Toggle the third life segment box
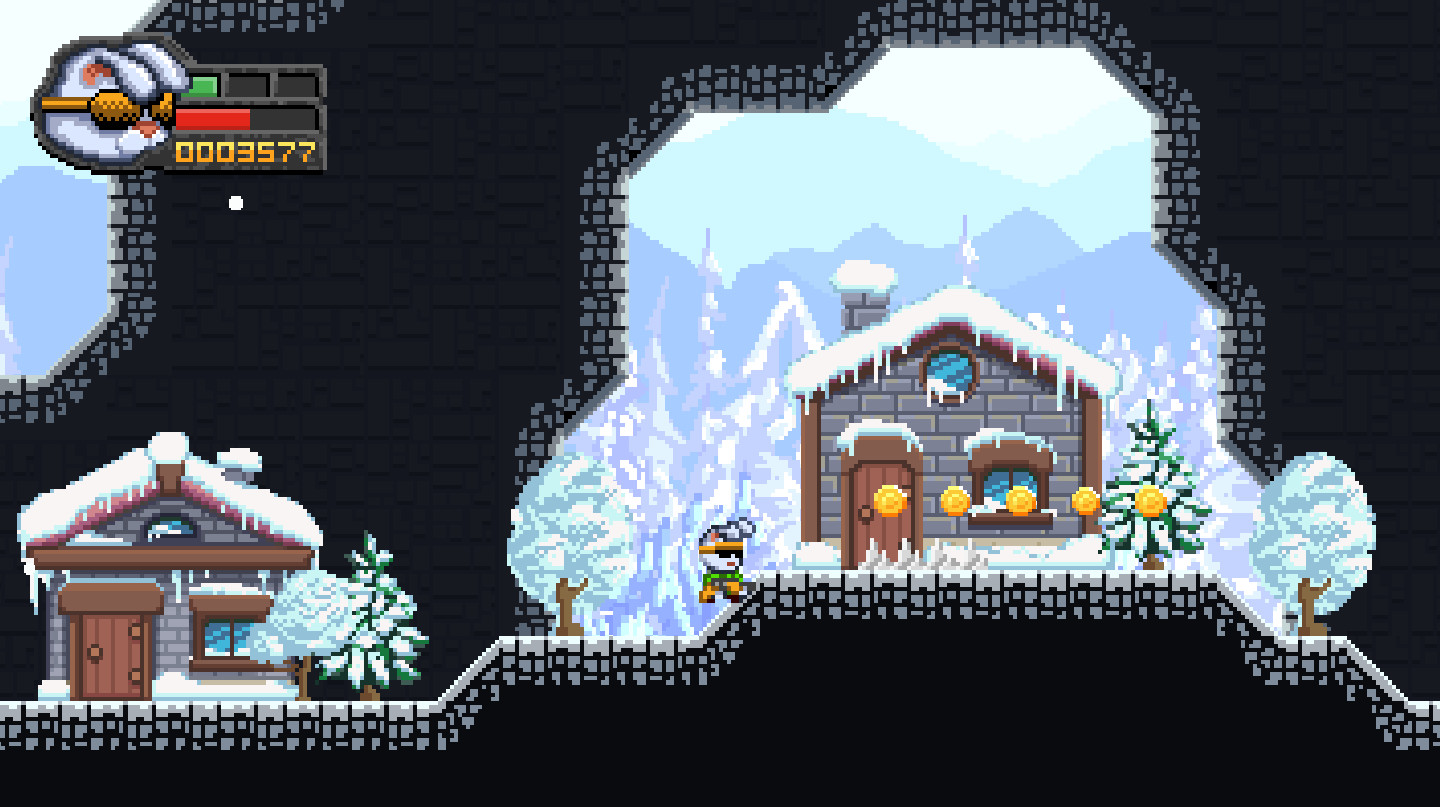The height and width of the screenshot is (807, 1440). pyautogui.click(x=296, y=84)
